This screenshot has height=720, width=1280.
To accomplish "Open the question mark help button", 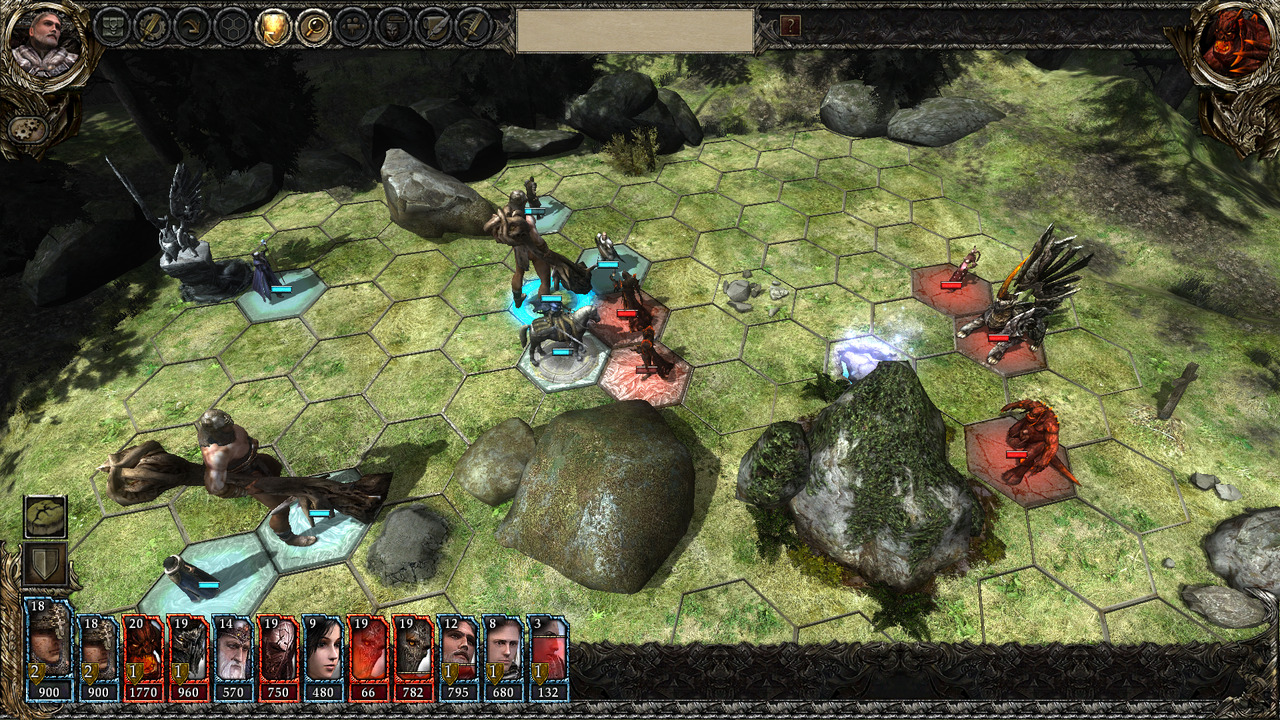I will 790,26.
